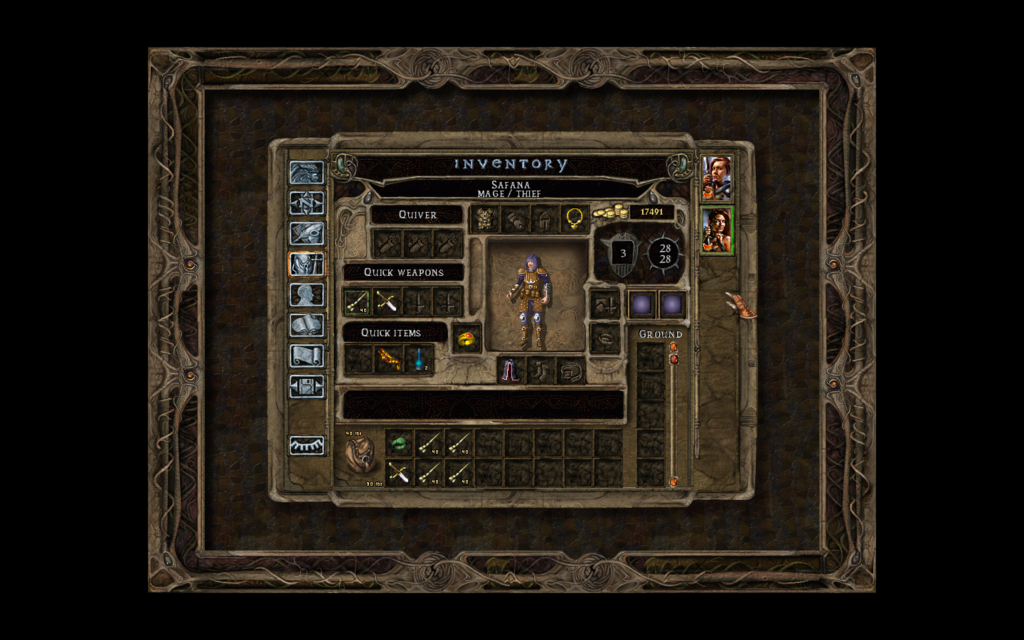Rest the party with the closed-eye button
The image size is (1024, 640).
[x=306, y=446]
